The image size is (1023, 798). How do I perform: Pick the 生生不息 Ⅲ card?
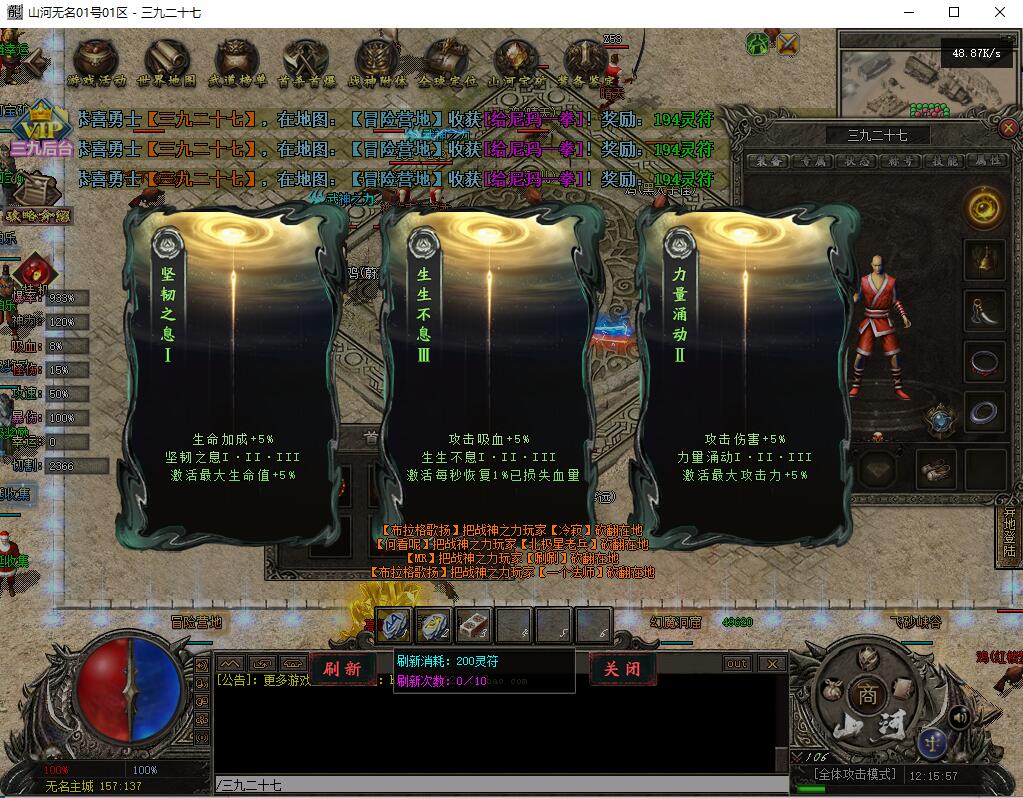click(487, 372)
